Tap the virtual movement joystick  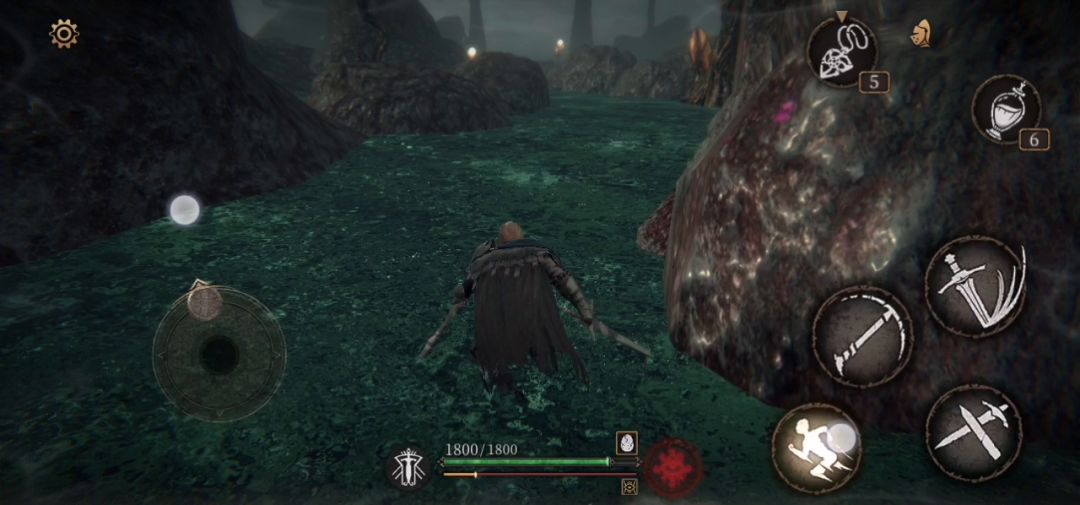219,353
